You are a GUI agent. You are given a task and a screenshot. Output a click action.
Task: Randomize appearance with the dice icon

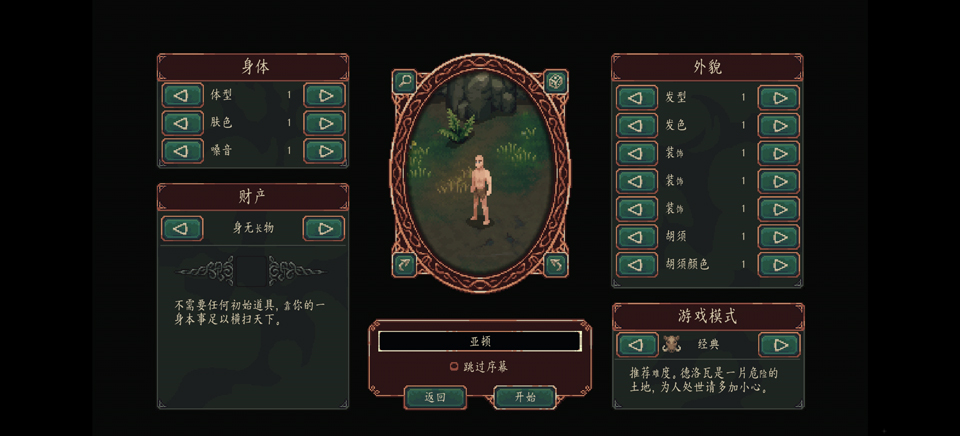point(556,81)
